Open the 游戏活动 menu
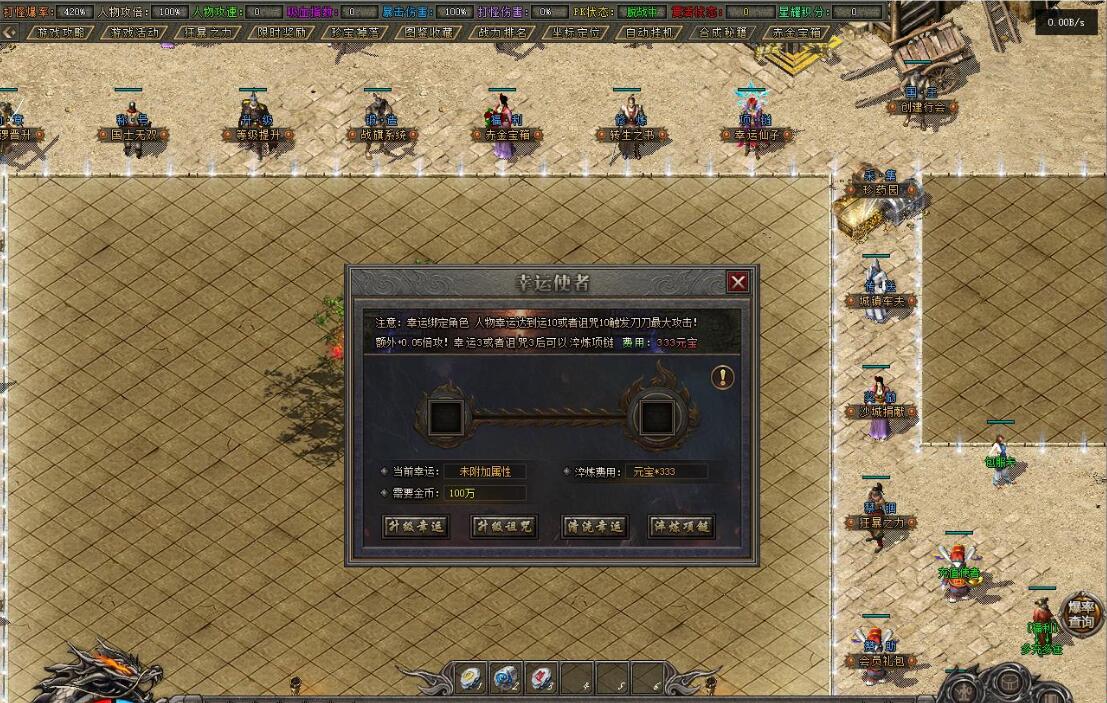 (x=135, y=32)
